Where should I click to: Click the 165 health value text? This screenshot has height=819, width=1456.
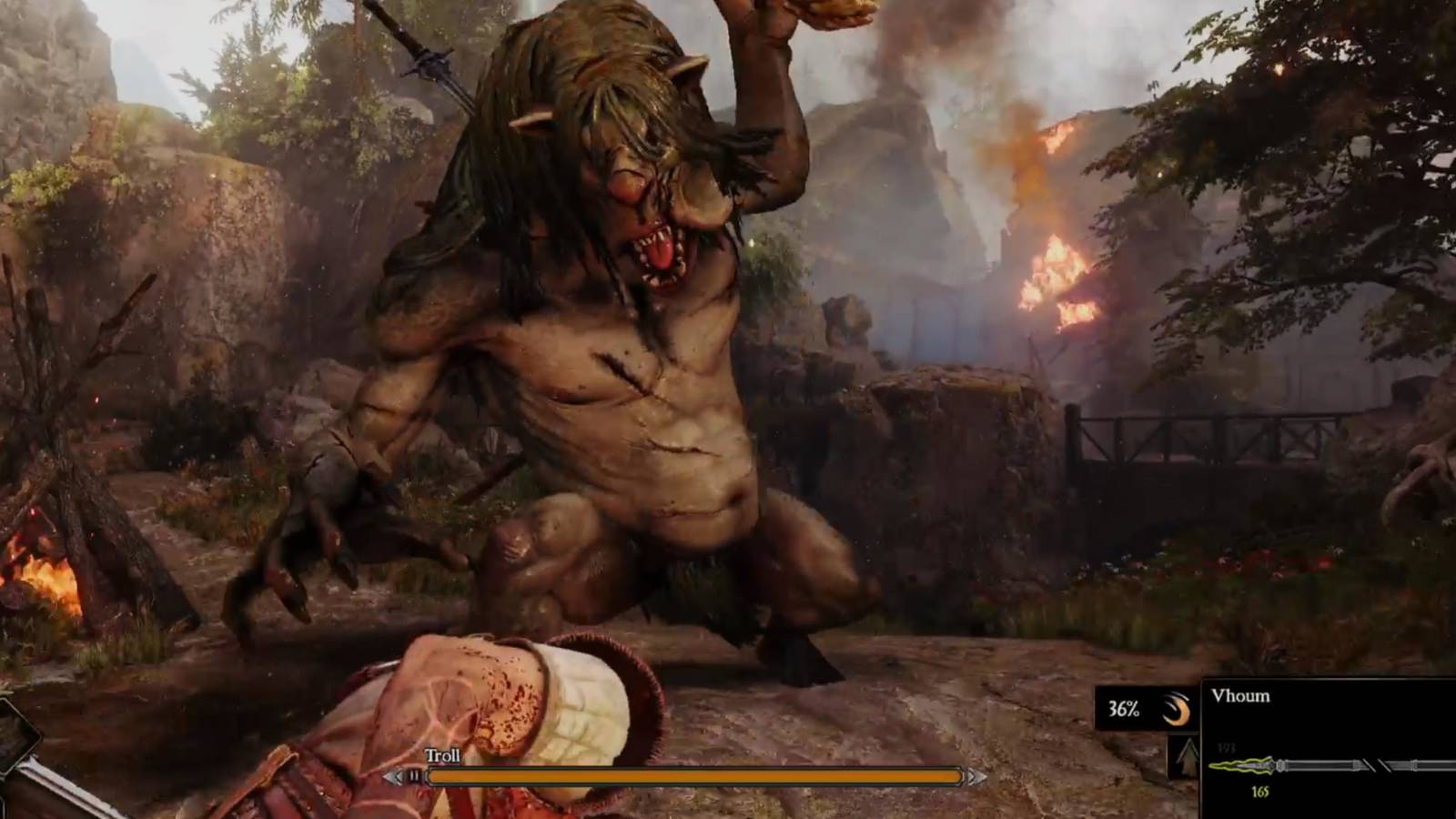pyautogui.click(x=1260, y=790)
